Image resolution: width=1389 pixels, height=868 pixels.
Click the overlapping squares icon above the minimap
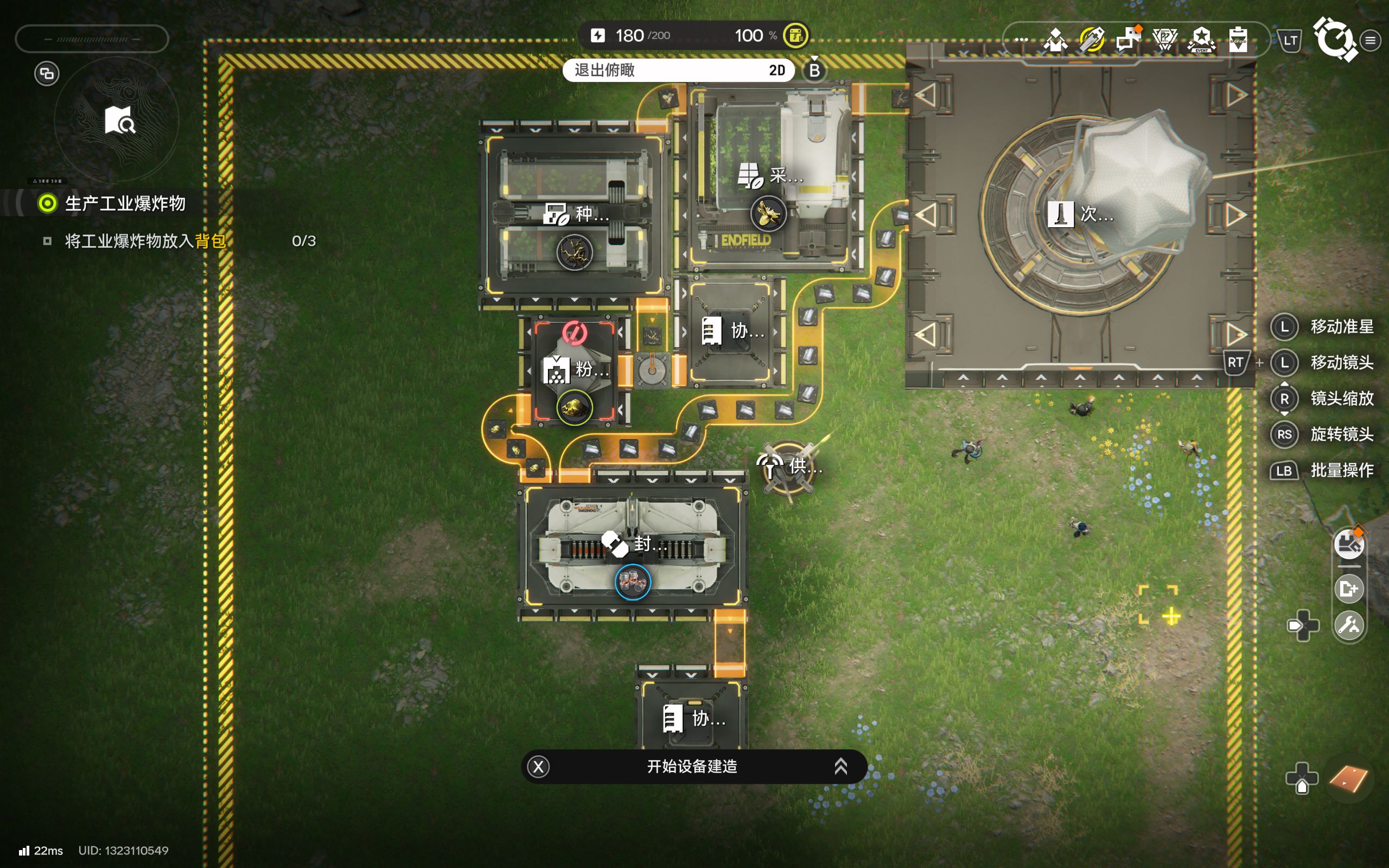pos(47,73)
